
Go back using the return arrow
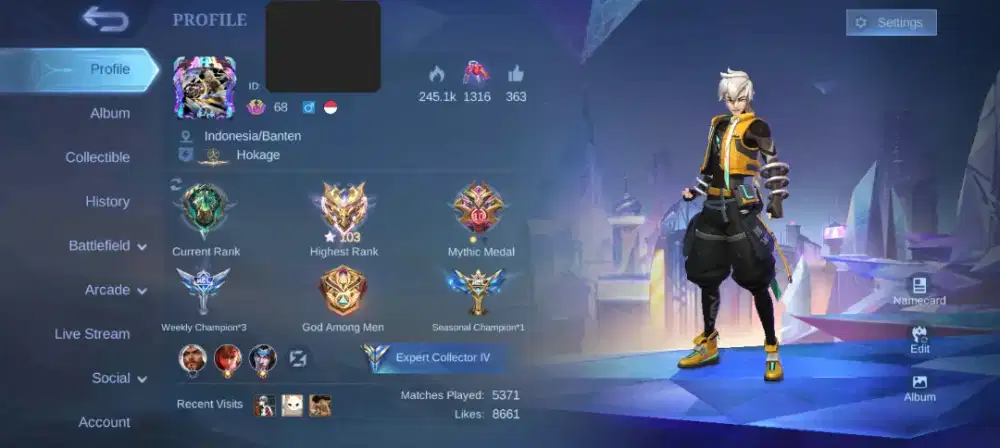point(105,19)
